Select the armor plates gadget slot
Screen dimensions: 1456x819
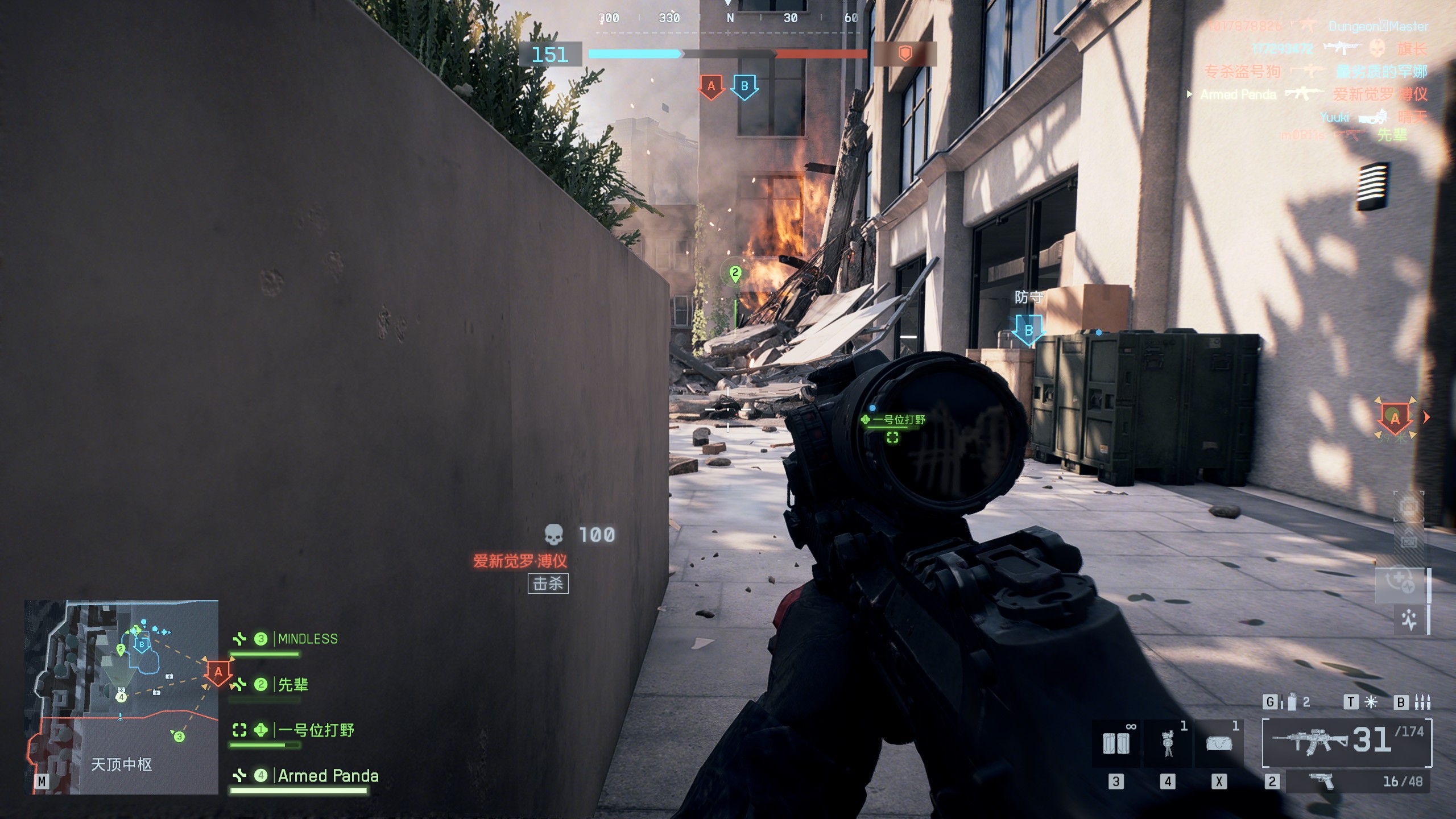coord(1115,743)
